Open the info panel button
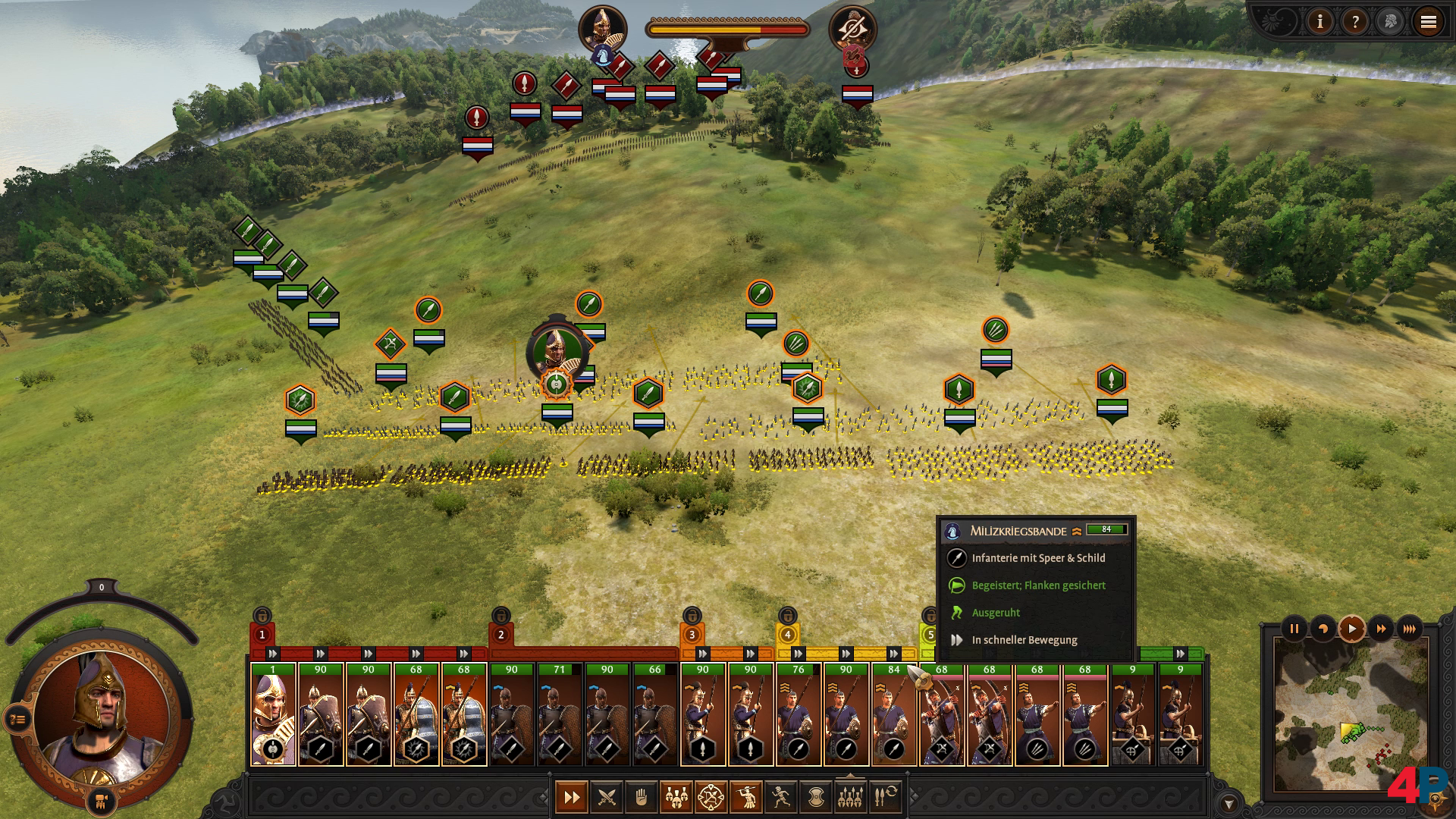This screenshot has width=1456, height=819. point(1320,22)
